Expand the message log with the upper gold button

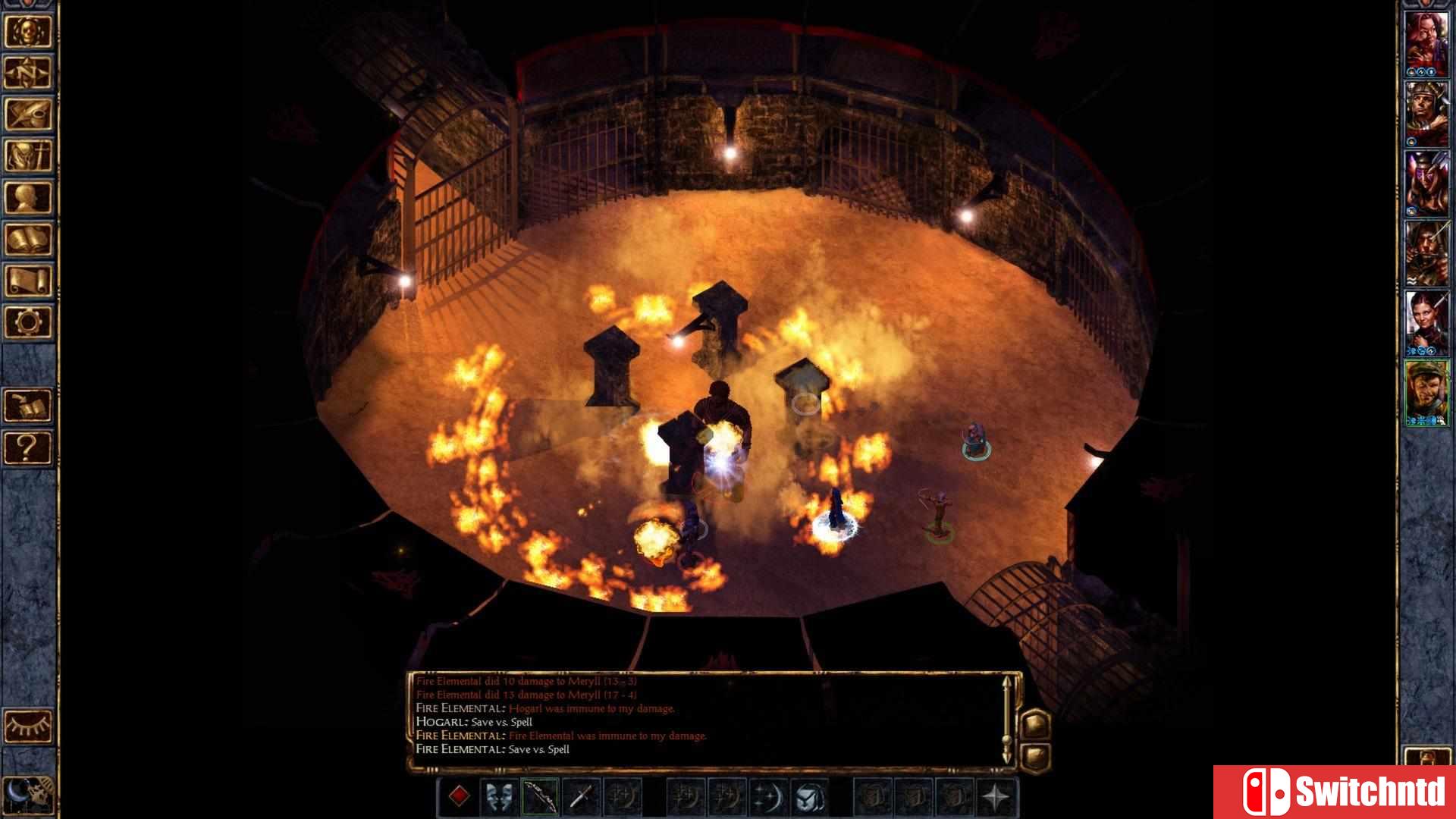1035,724
